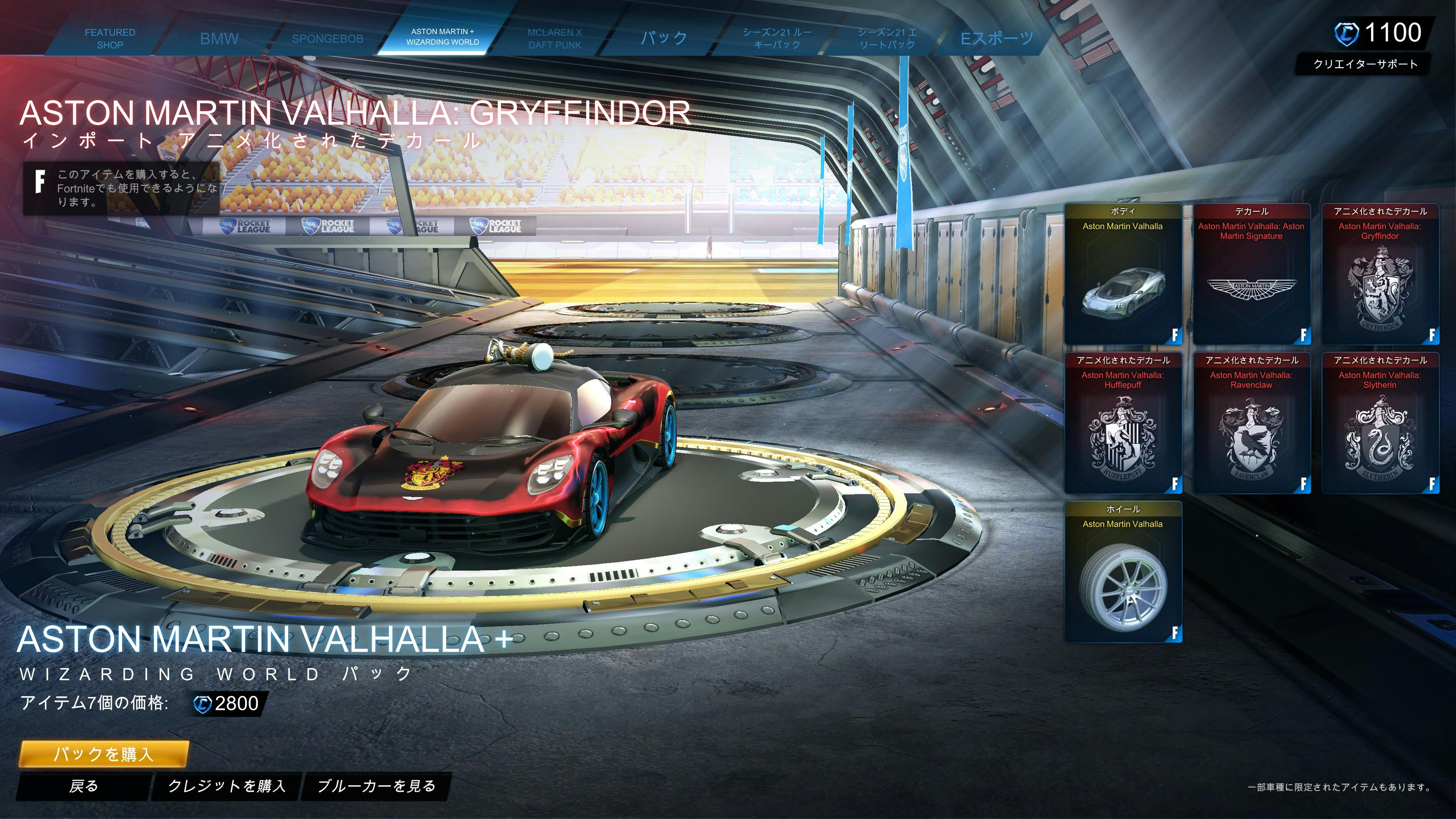Select the シーズン21 エリートパック tab
The image size is (1456, 819).
point(887,38)
